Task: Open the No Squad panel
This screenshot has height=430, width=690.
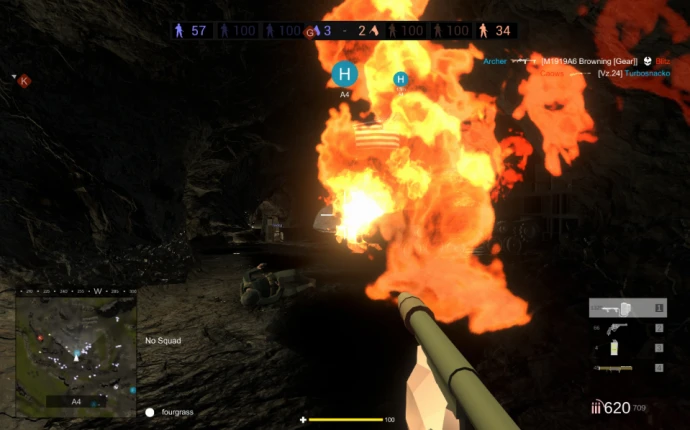Action: [163, 340]
